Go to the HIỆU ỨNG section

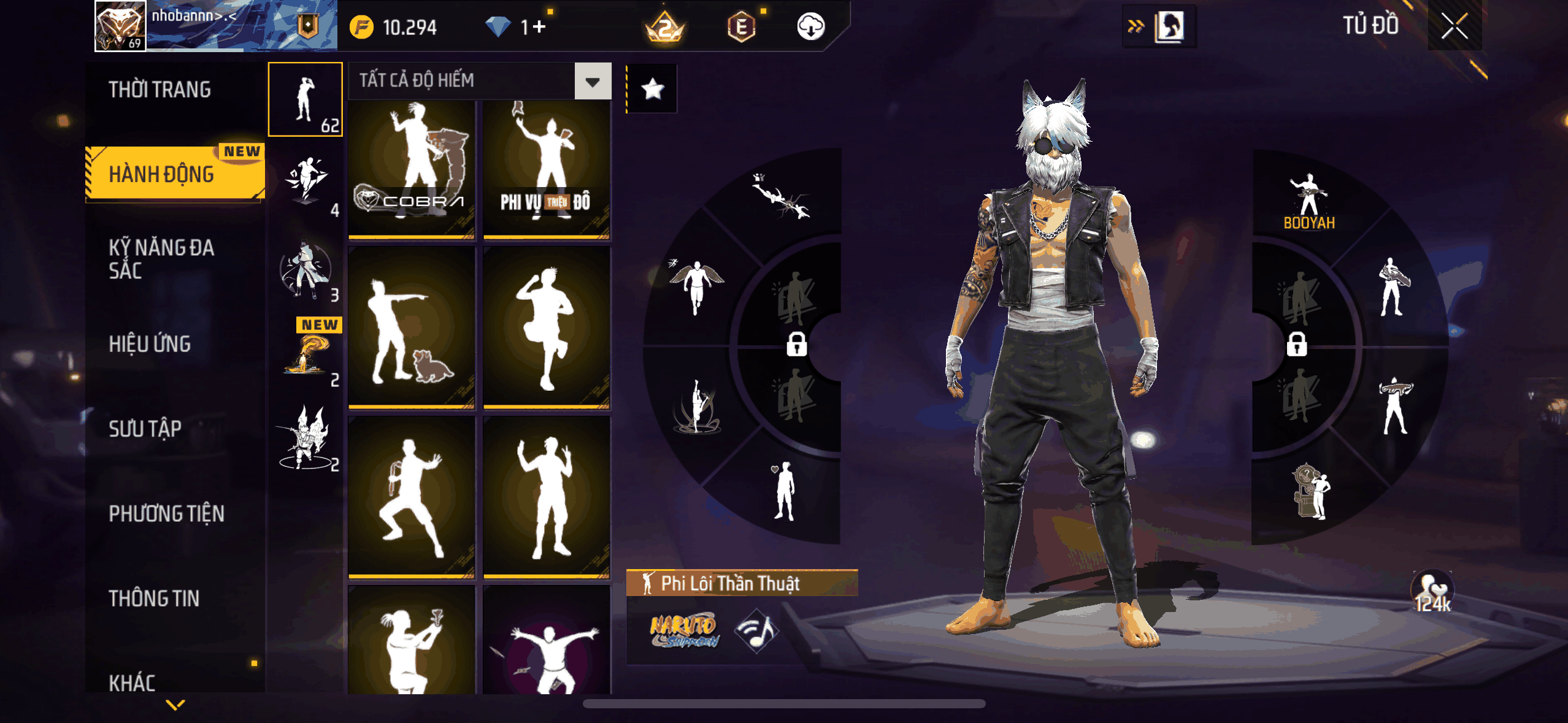(150, 344)
